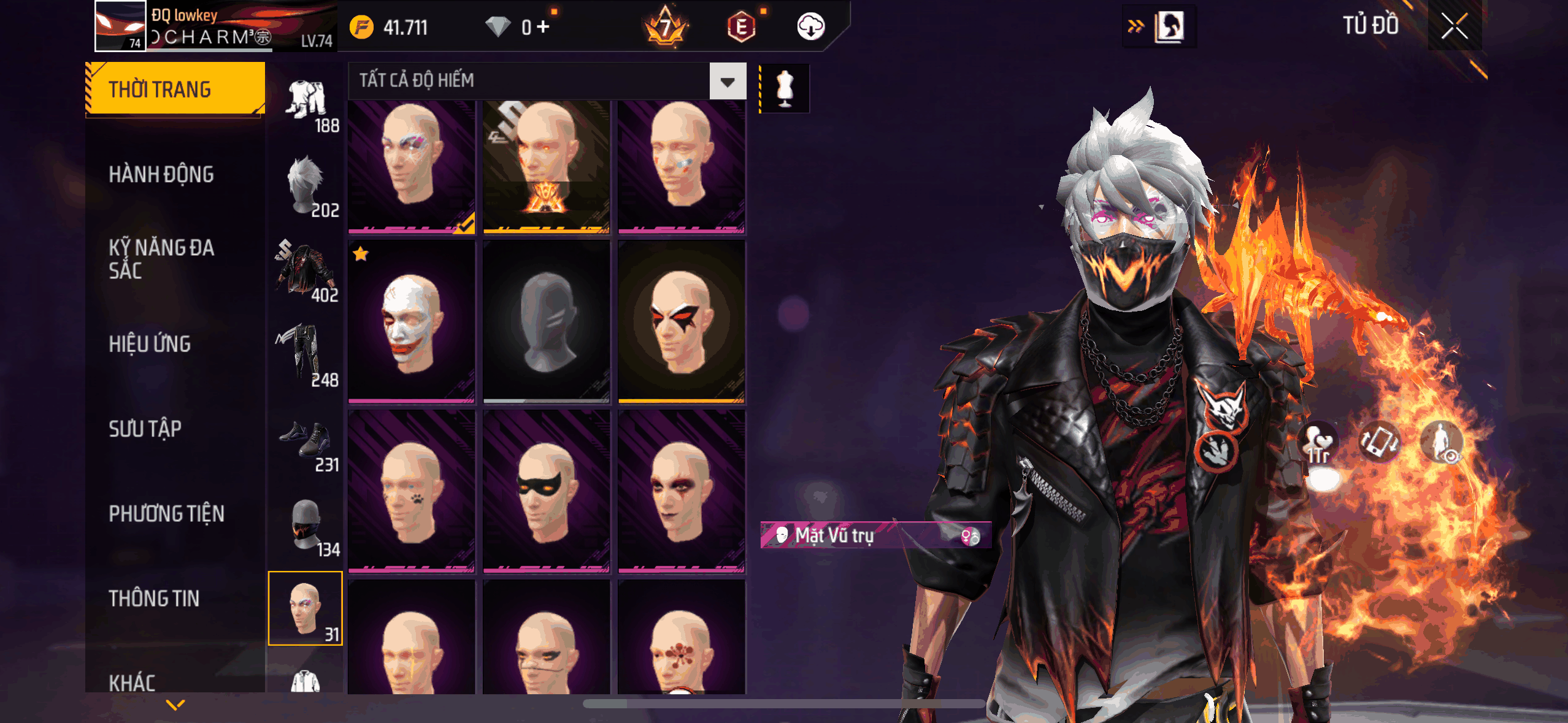1568x723 pixels.
Task: Add diamonds with the plus button
Action: pyautogui.click(x=543, y=27)
